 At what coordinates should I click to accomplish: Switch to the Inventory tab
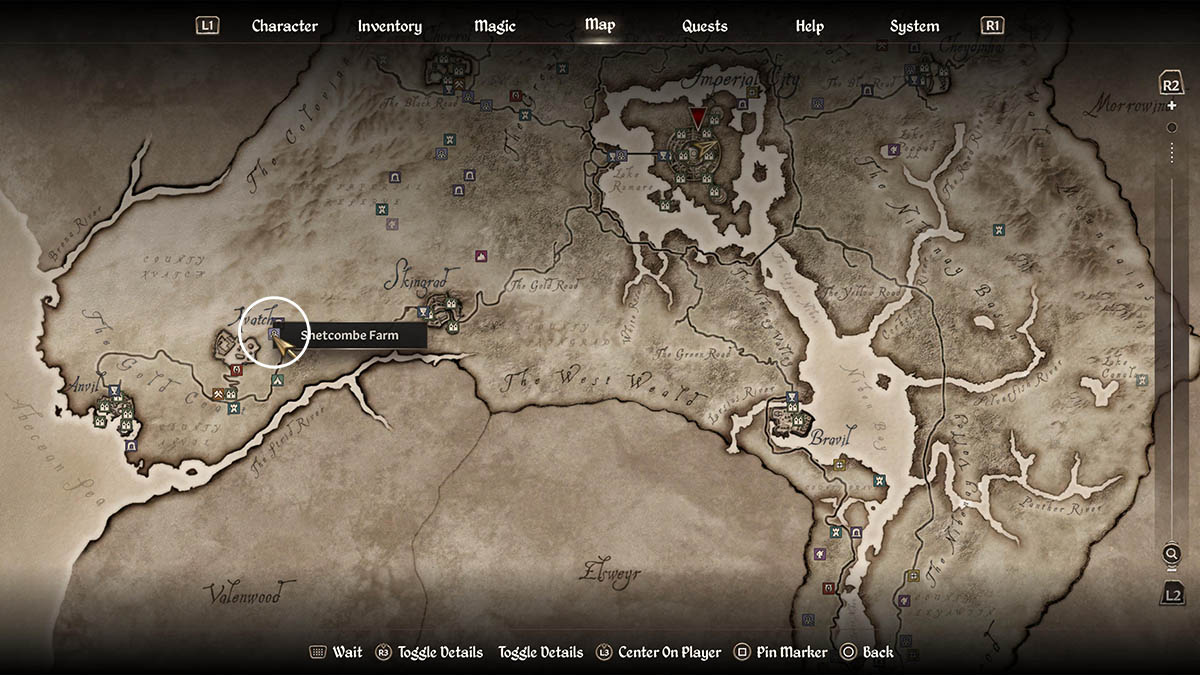pyautogui.click(x=389, y=26)
